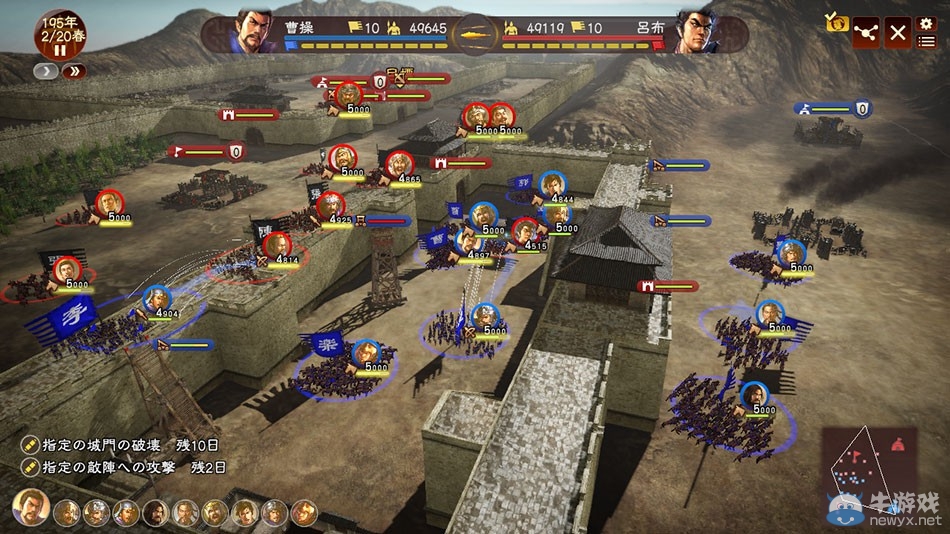Open settings with the gear icon
The image size is (950, 534).
pyautogui.click(x=926, y=23)
